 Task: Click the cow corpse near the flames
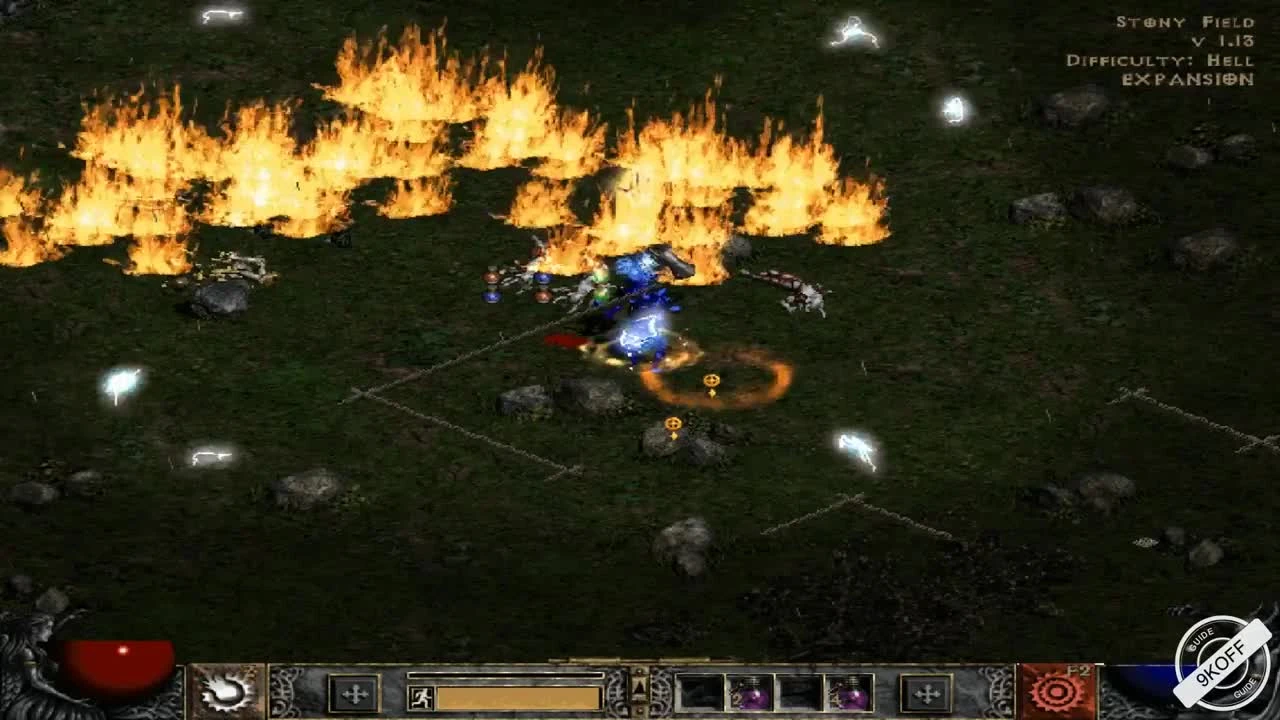point(790,290)
